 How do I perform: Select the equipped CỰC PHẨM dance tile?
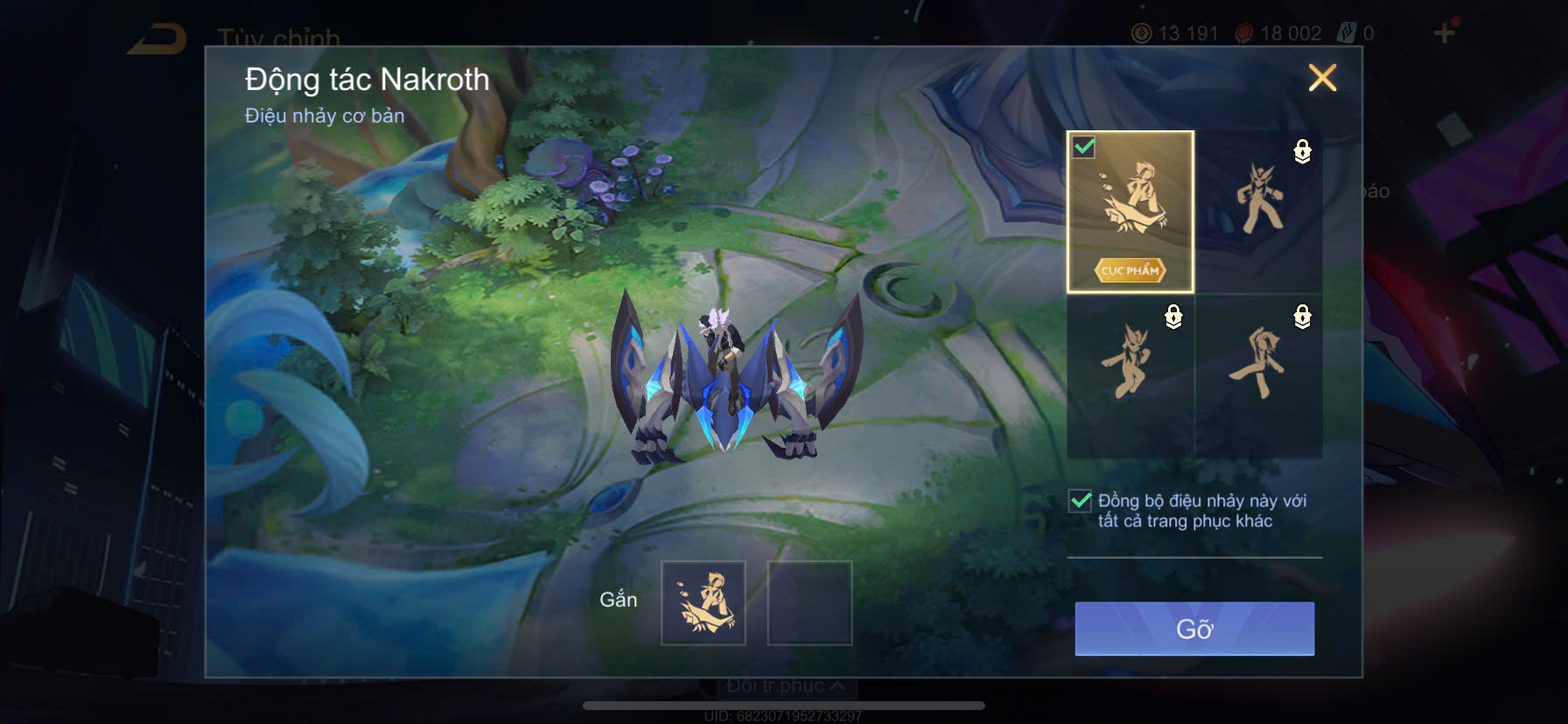point(1130,212)
